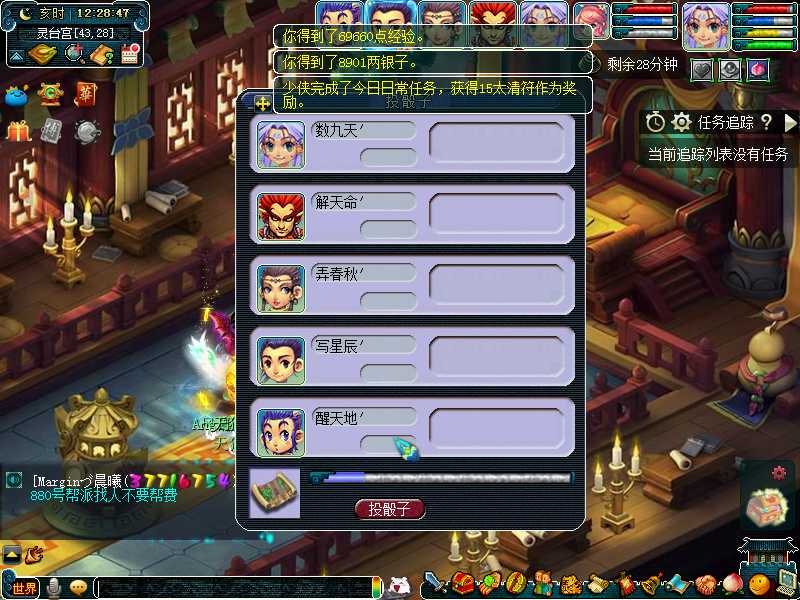Screen dimensions: 800x600
Task: Click the sword icon in bottom toolbar
Action: click(436, 584)
